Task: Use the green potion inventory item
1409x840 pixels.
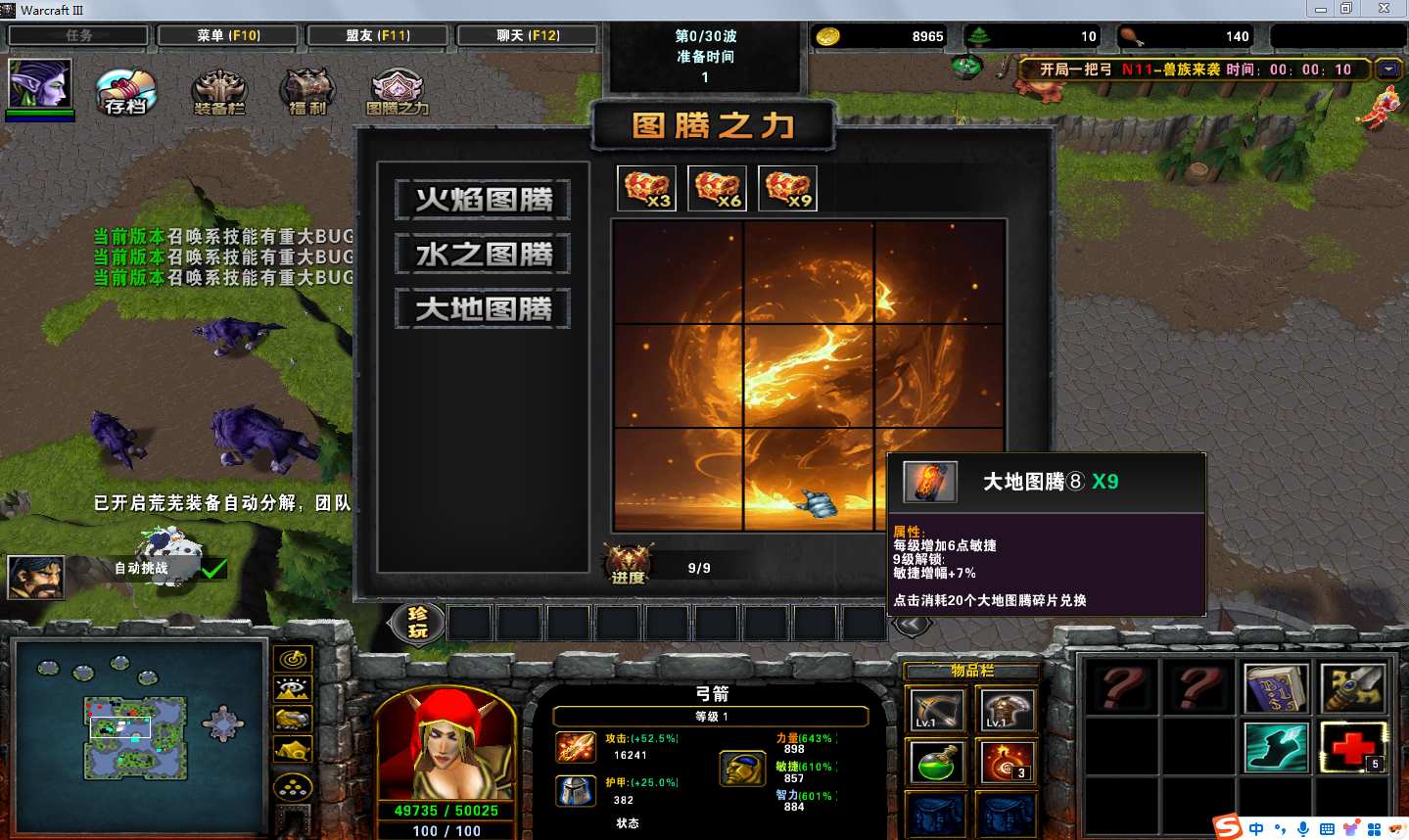Action: (936, 762)
